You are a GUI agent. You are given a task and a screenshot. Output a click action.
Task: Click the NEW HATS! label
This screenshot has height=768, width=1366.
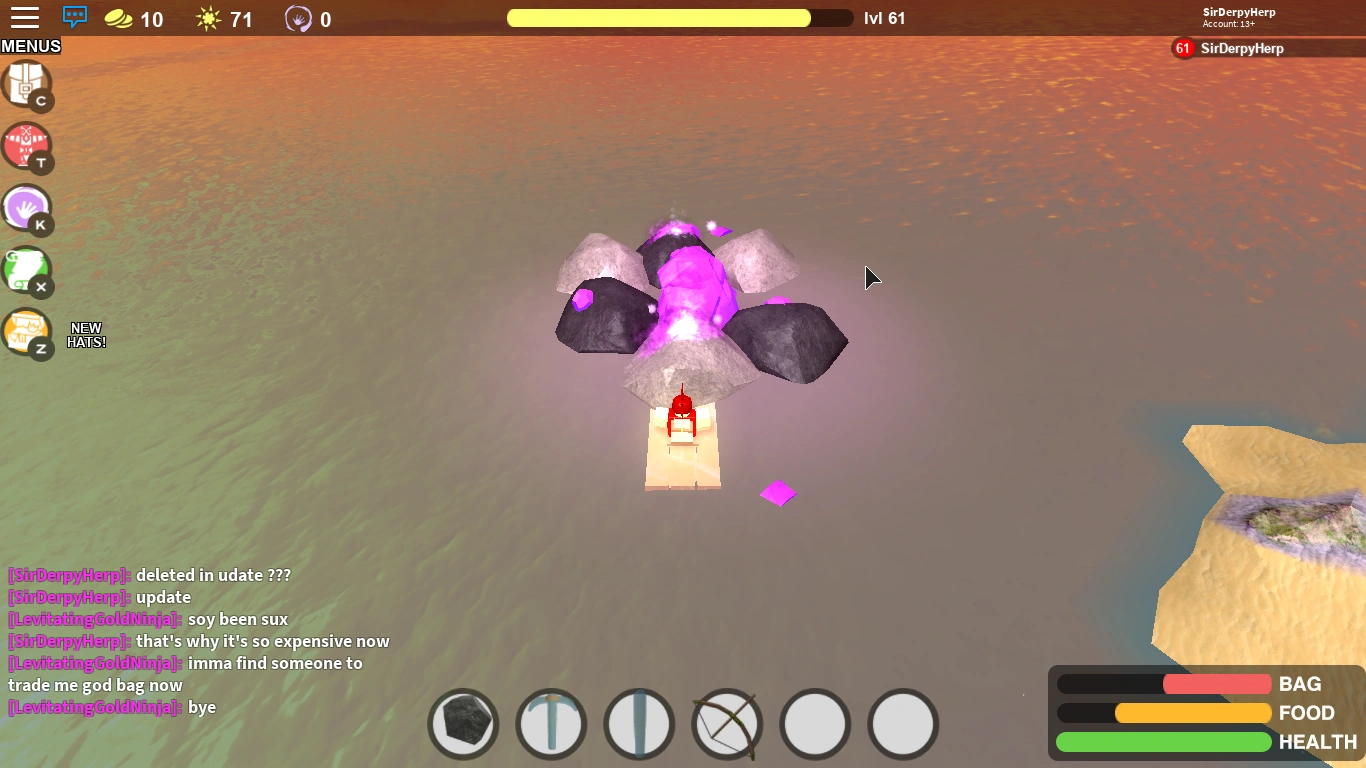[x=87, y=334]
